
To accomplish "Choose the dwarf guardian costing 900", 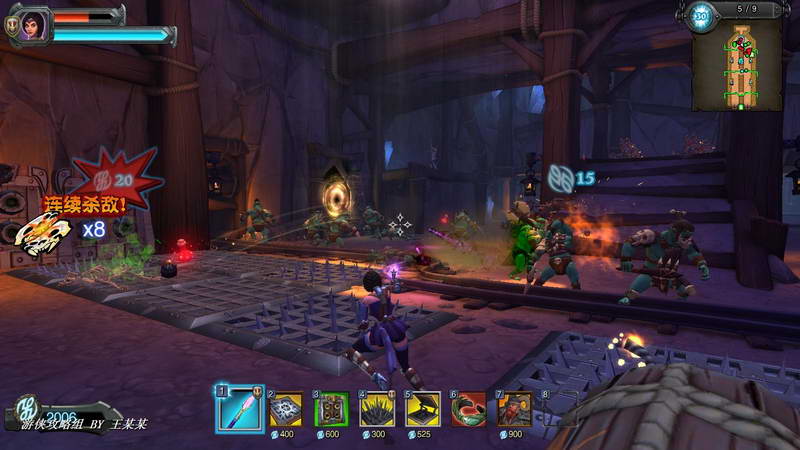I will click(x=514, y=408).
